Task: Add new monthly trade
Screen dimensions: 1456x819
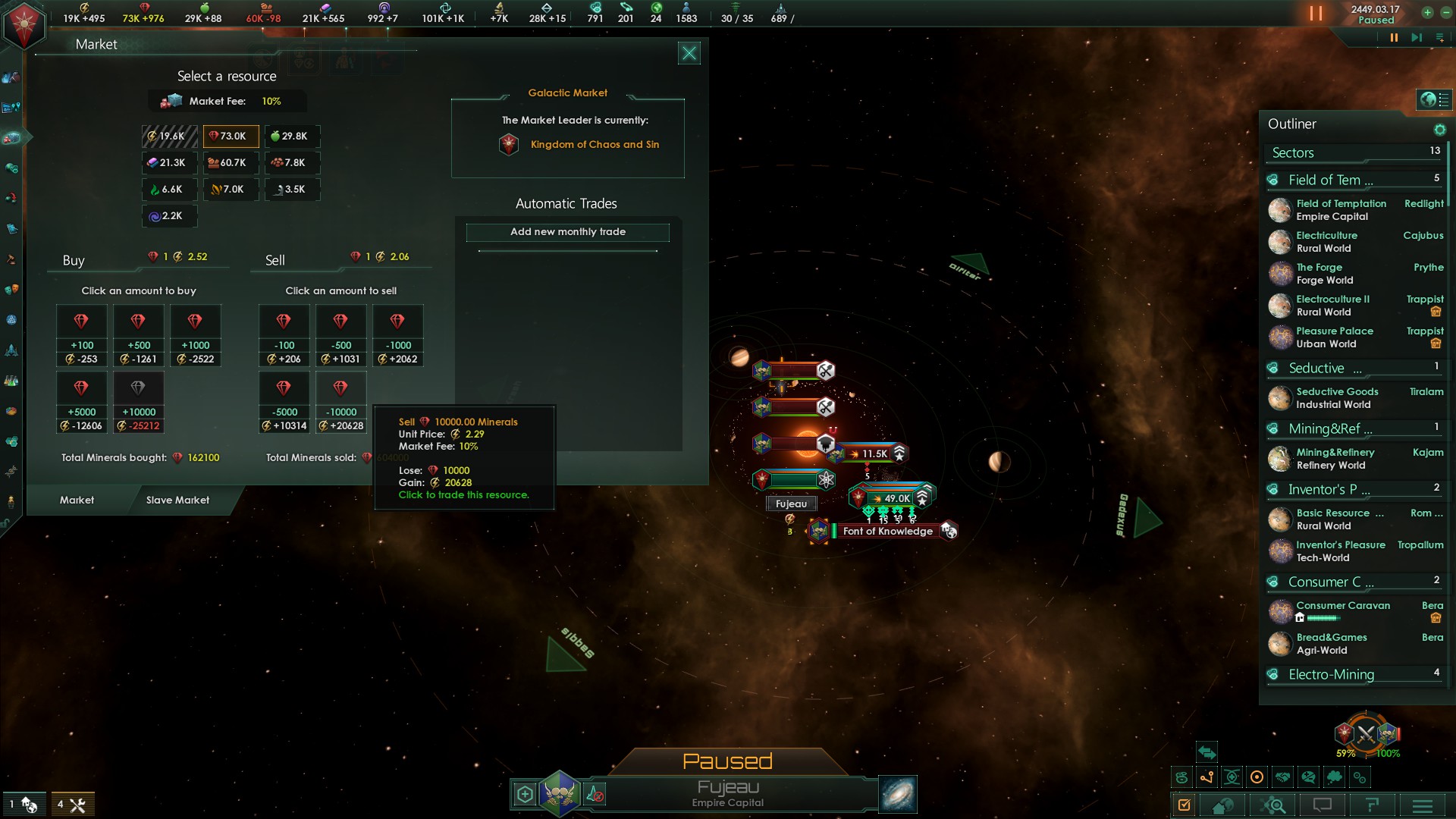Action: [567, 232]
